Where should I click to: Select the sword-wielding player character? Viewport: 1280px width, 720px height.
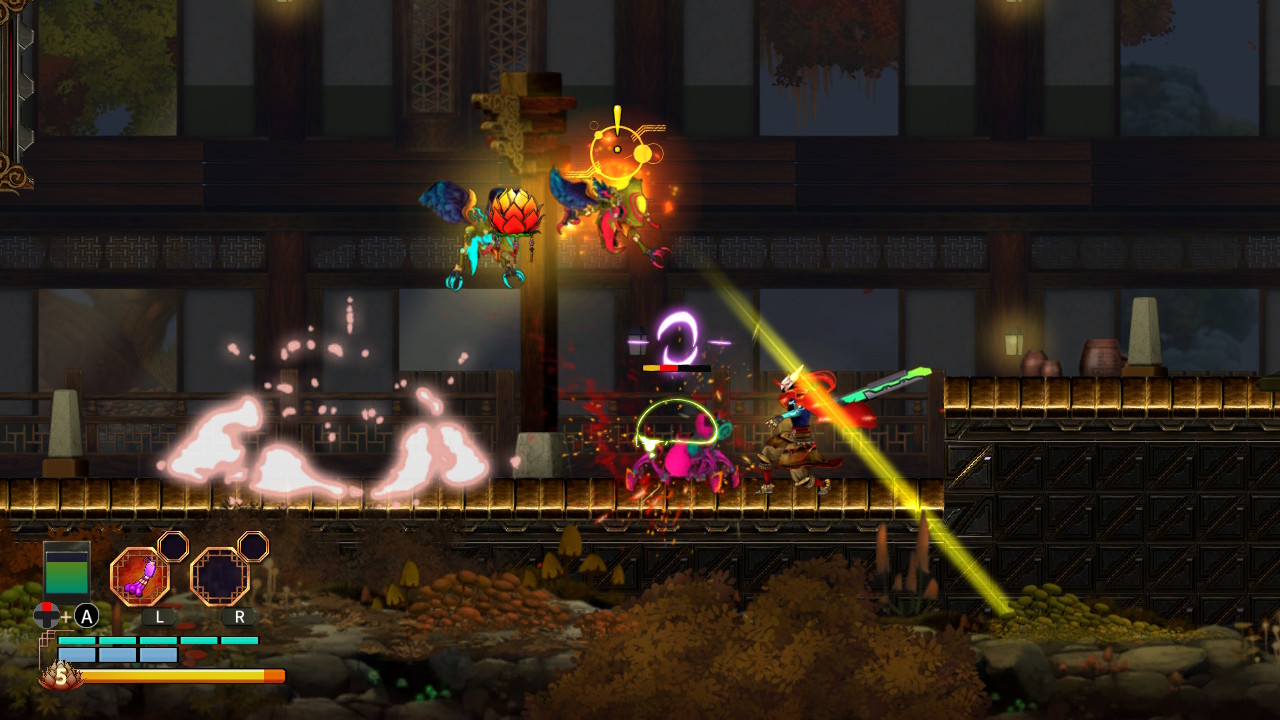800,430
